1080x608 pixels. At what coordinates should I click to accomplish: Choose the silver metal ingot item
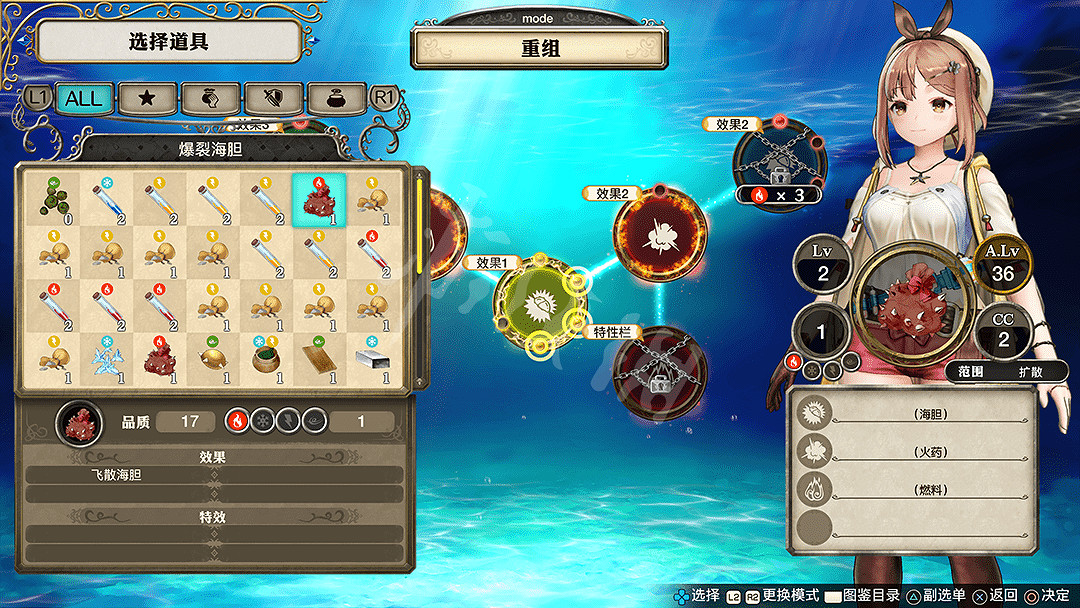373,359
